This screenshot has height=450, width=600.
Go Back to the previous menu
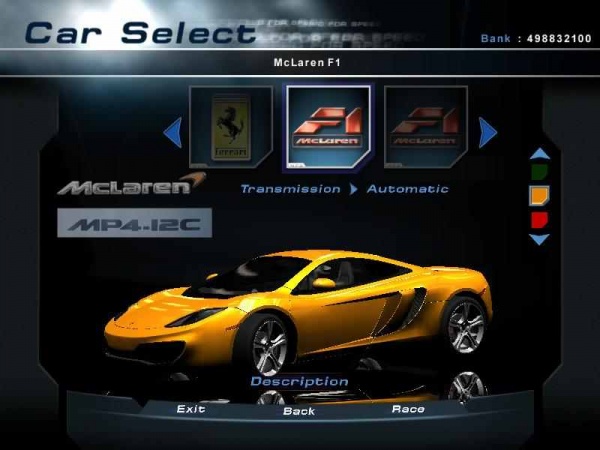point(298,410)
